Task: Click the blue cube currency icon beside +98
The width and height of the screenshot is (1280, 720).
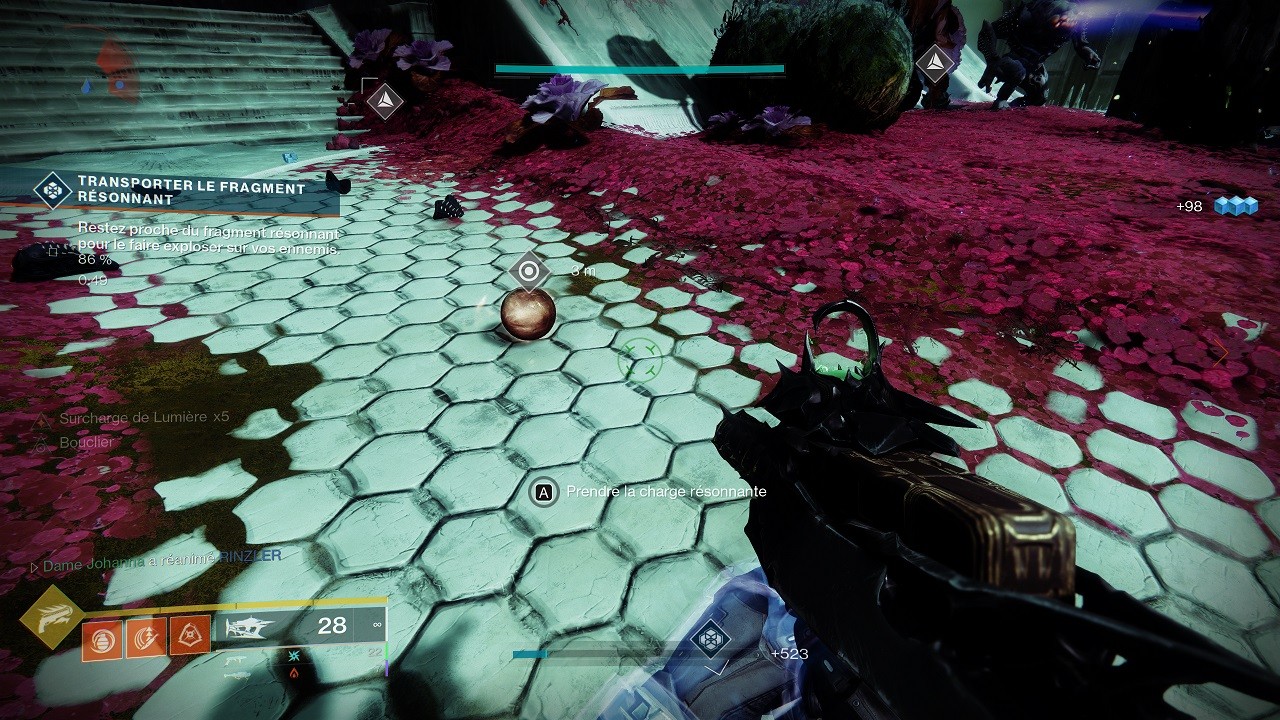Action: pos(1235,206)
